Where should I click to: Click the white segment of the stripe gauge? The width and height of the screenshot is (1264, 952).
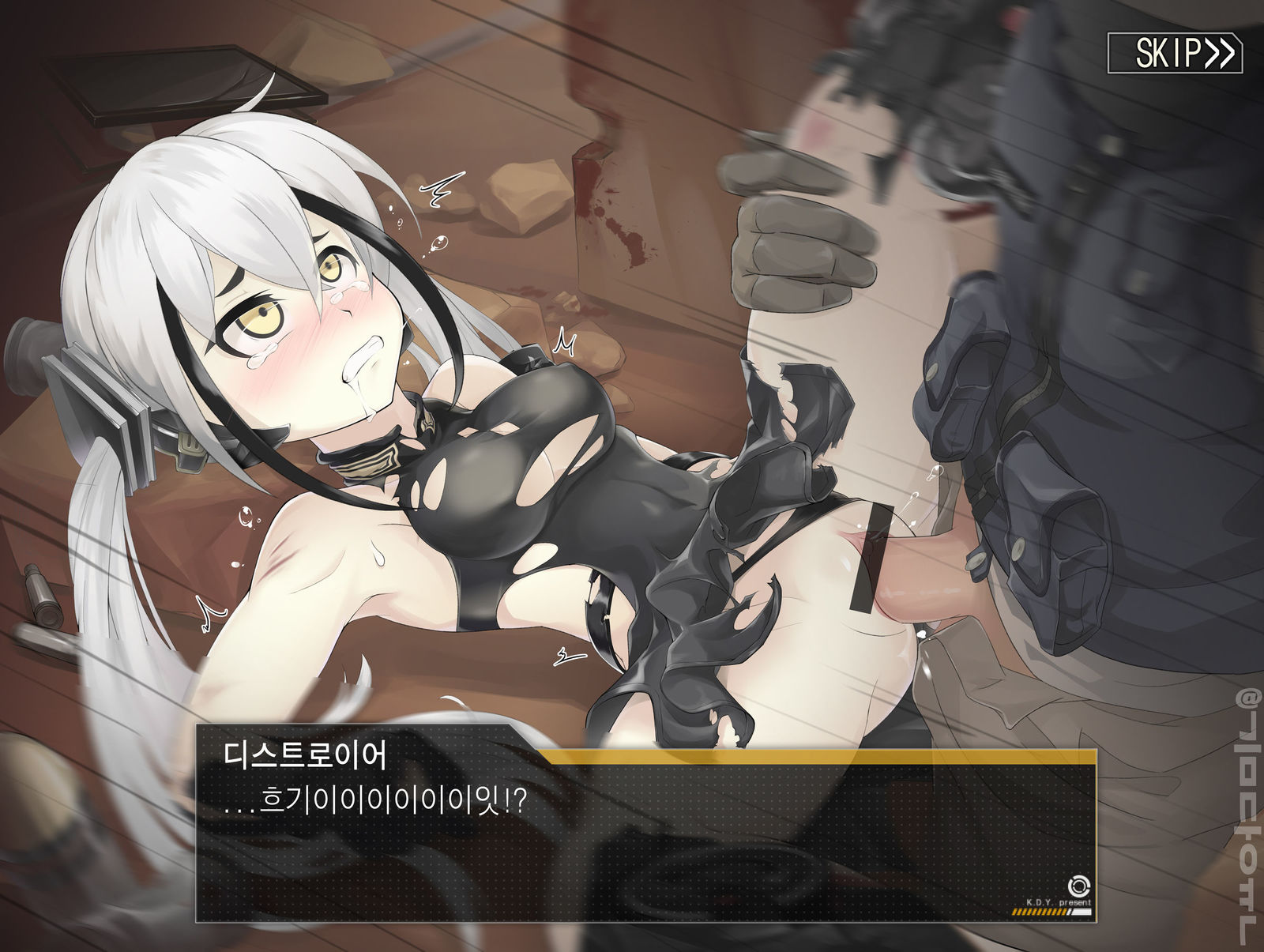point(1081,912)
